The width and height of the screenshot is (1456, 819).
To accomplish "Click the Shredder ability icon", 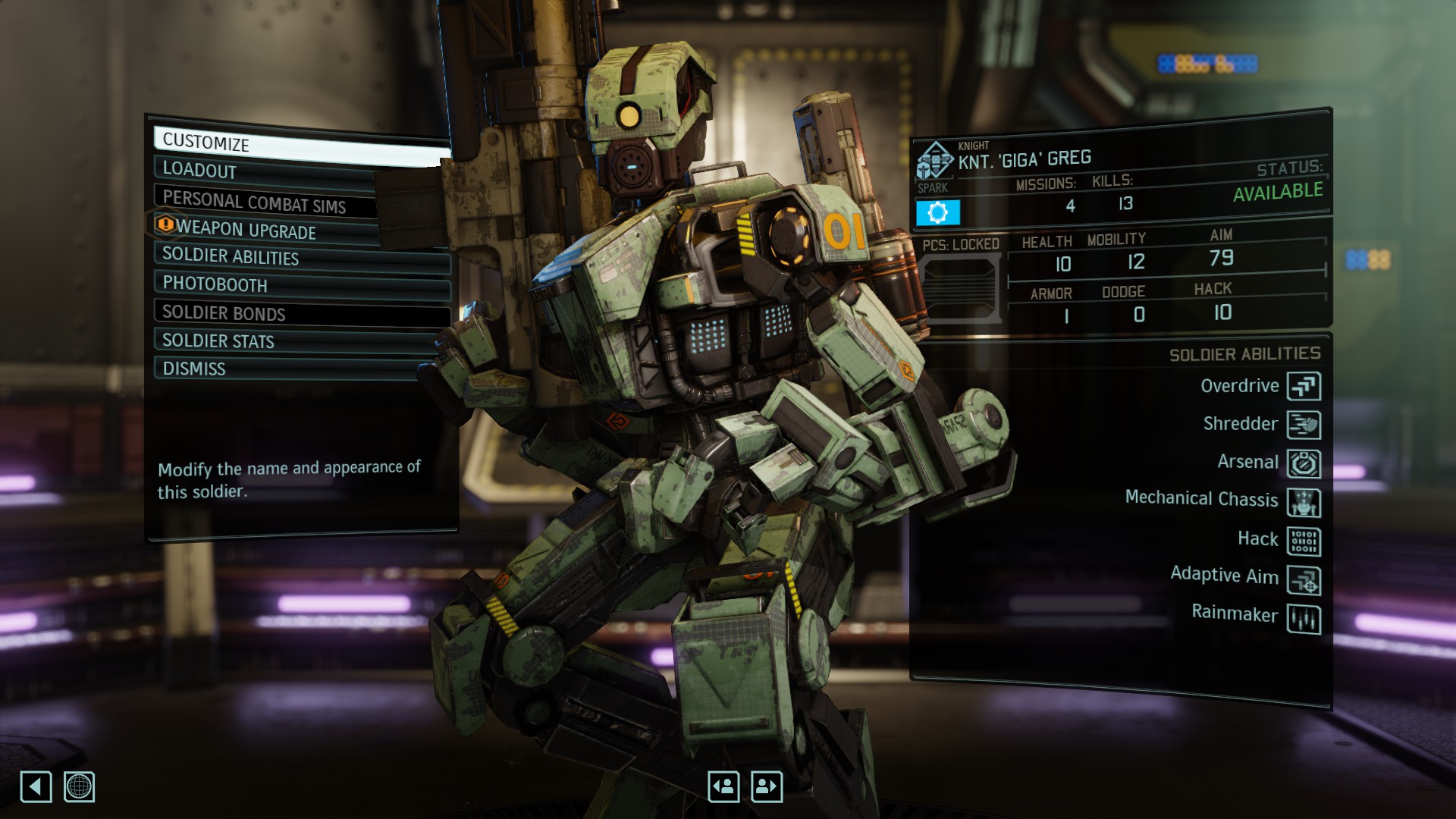I will pos(1304,425).
